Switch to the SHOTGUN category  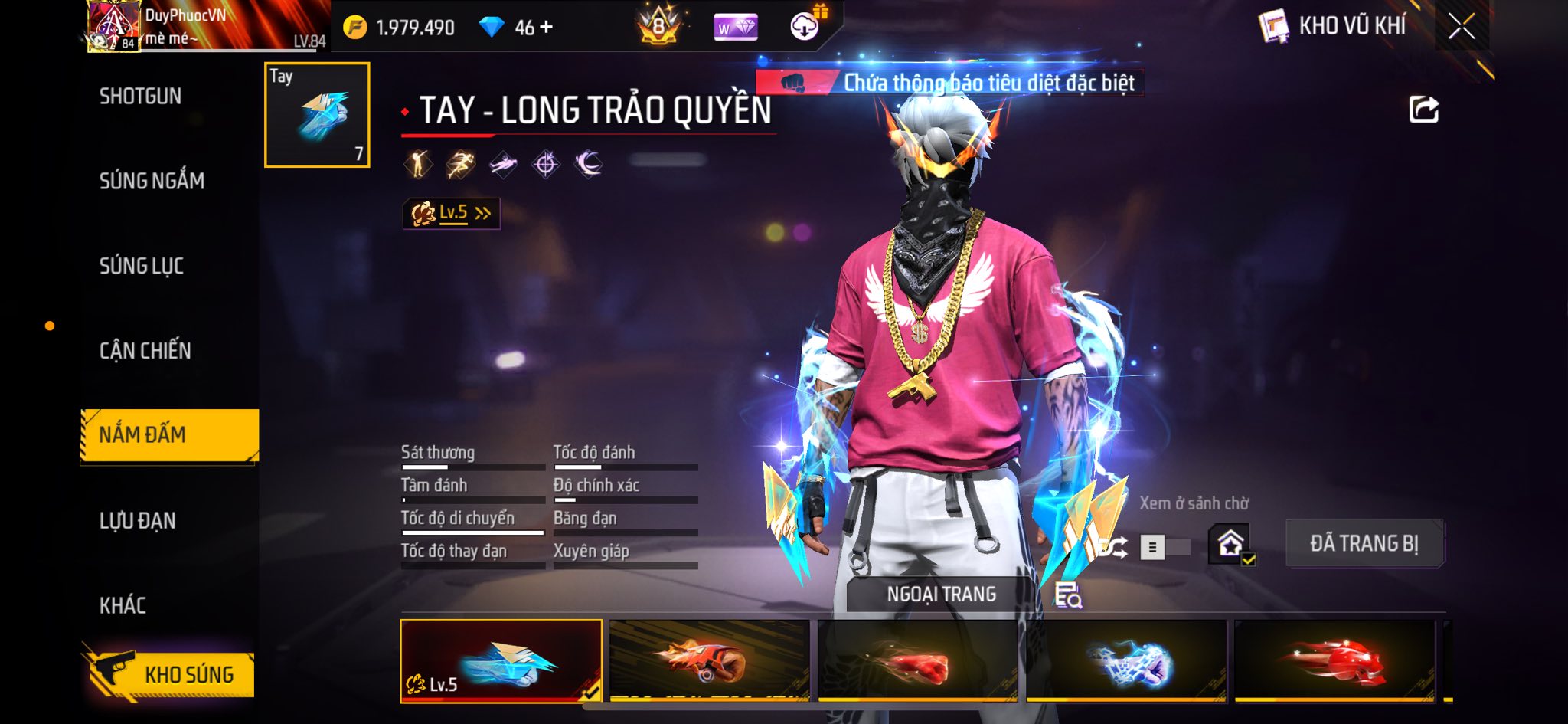141,97
